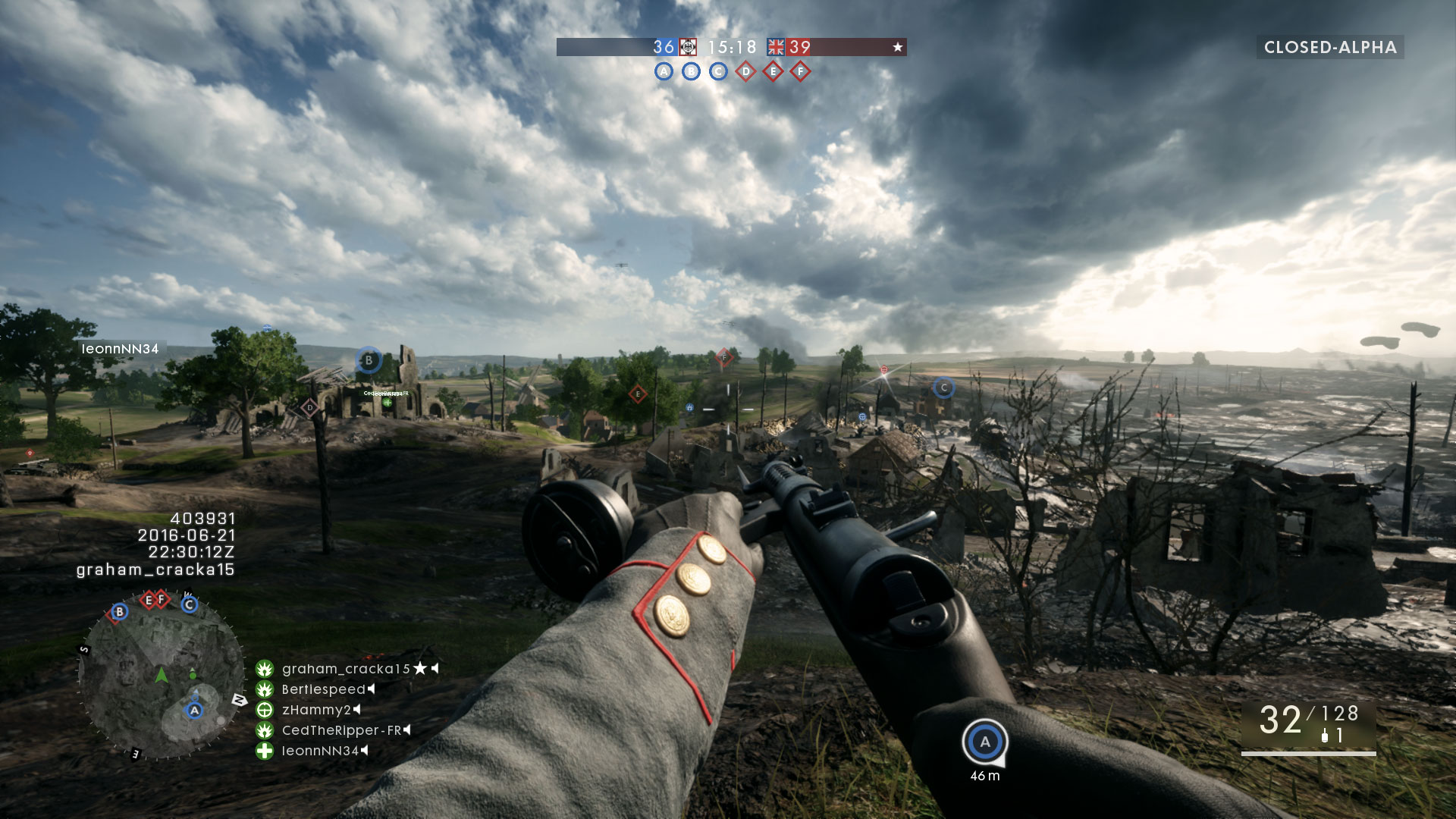
Task: Select the red objective F diamond on horizon
Action: tap(723, 353)
